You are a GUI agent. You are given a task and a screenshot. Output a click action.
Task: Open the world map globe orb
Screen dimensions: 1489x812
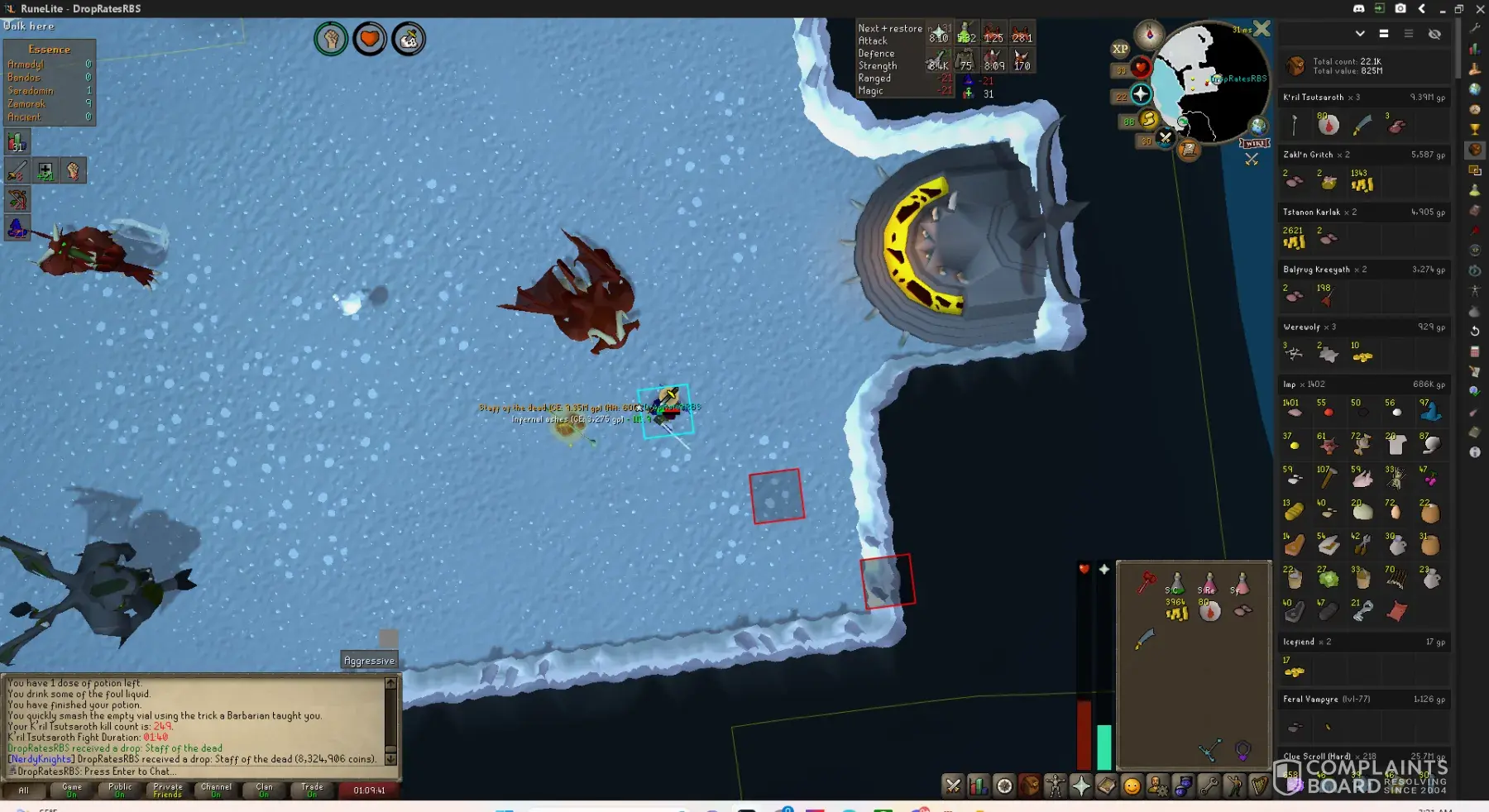[1258, 126]
